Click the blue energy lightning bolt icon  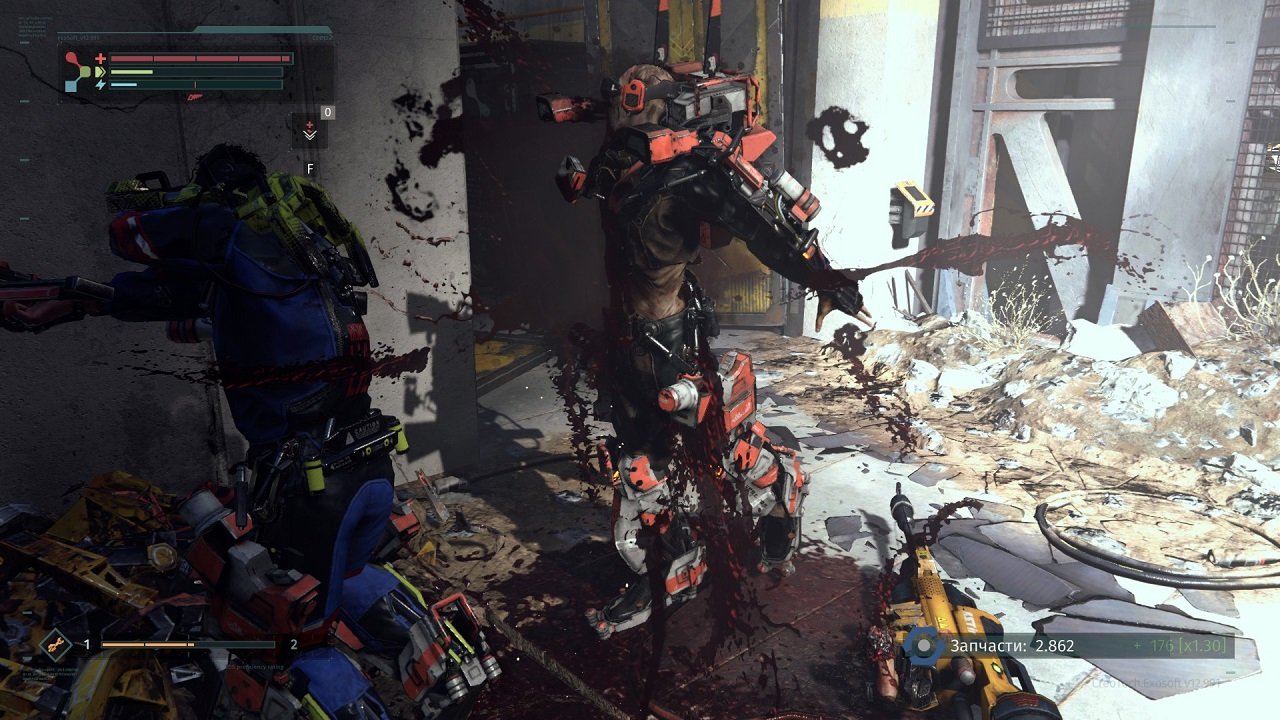(100, 84)
